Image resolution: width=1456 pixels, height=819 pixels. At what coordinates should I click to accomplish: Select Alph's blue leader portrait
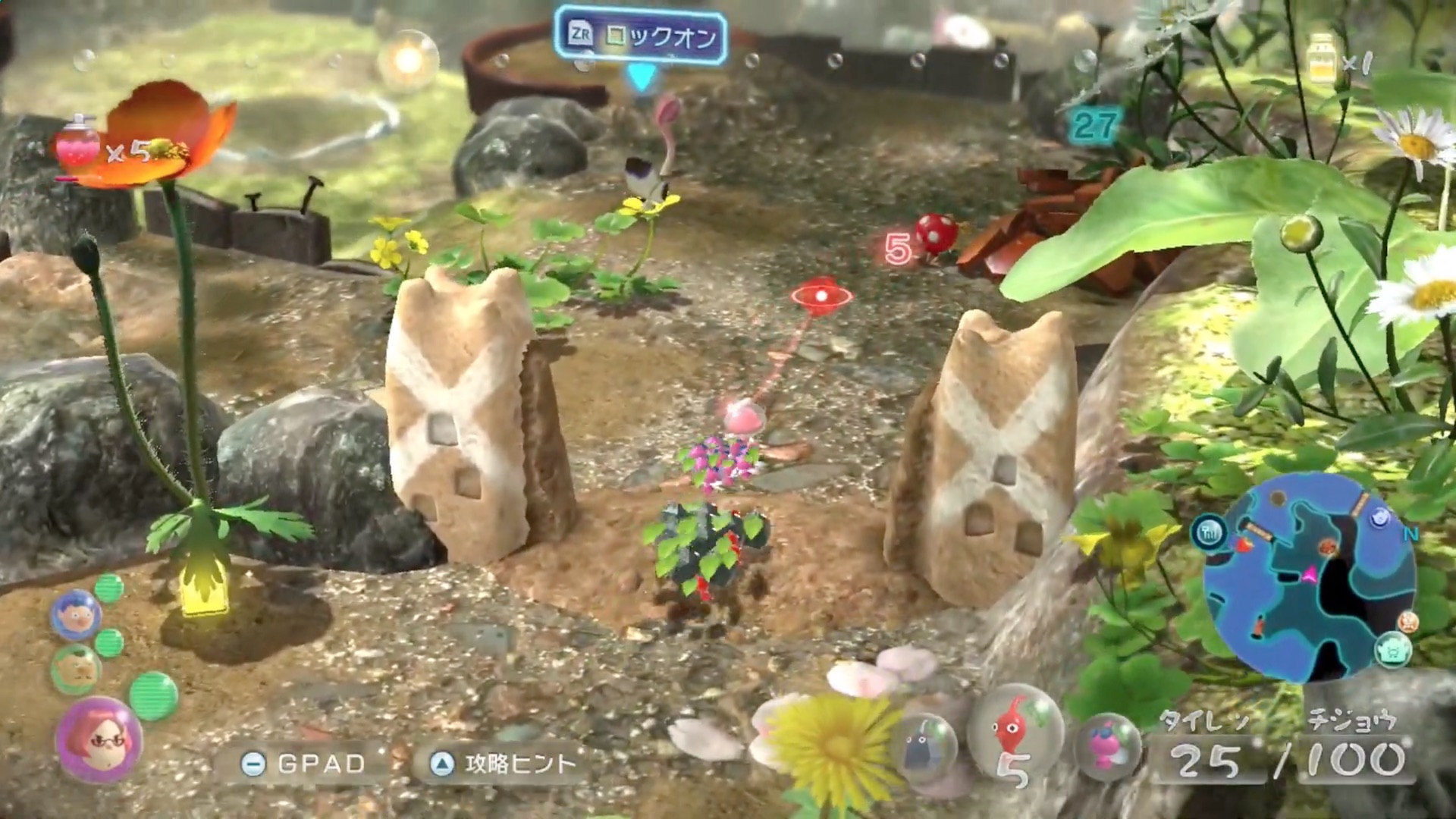coord(75,613)
